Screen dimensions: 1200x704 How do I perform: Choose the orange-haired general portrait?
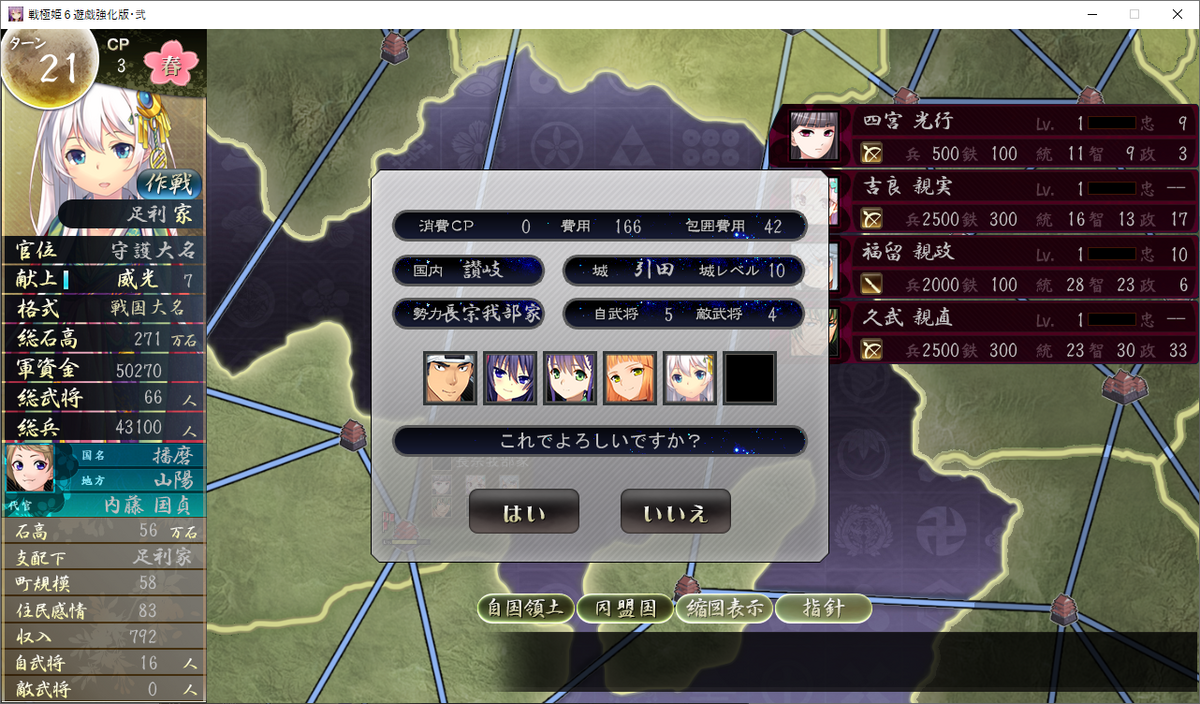(630, 378)
